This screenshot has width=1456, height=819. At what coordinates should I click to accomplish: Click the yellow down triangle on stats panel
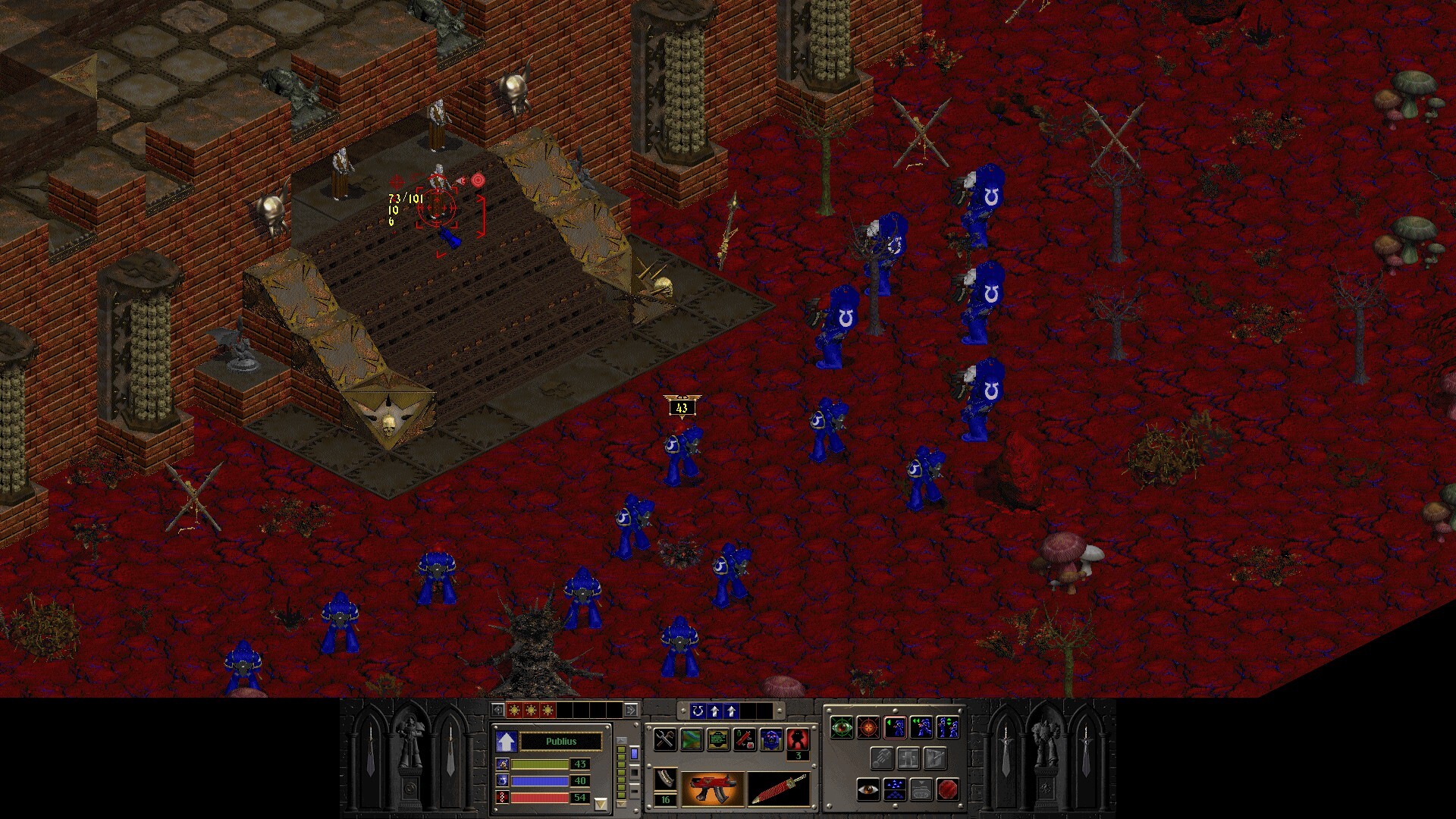tap(601, 803)
